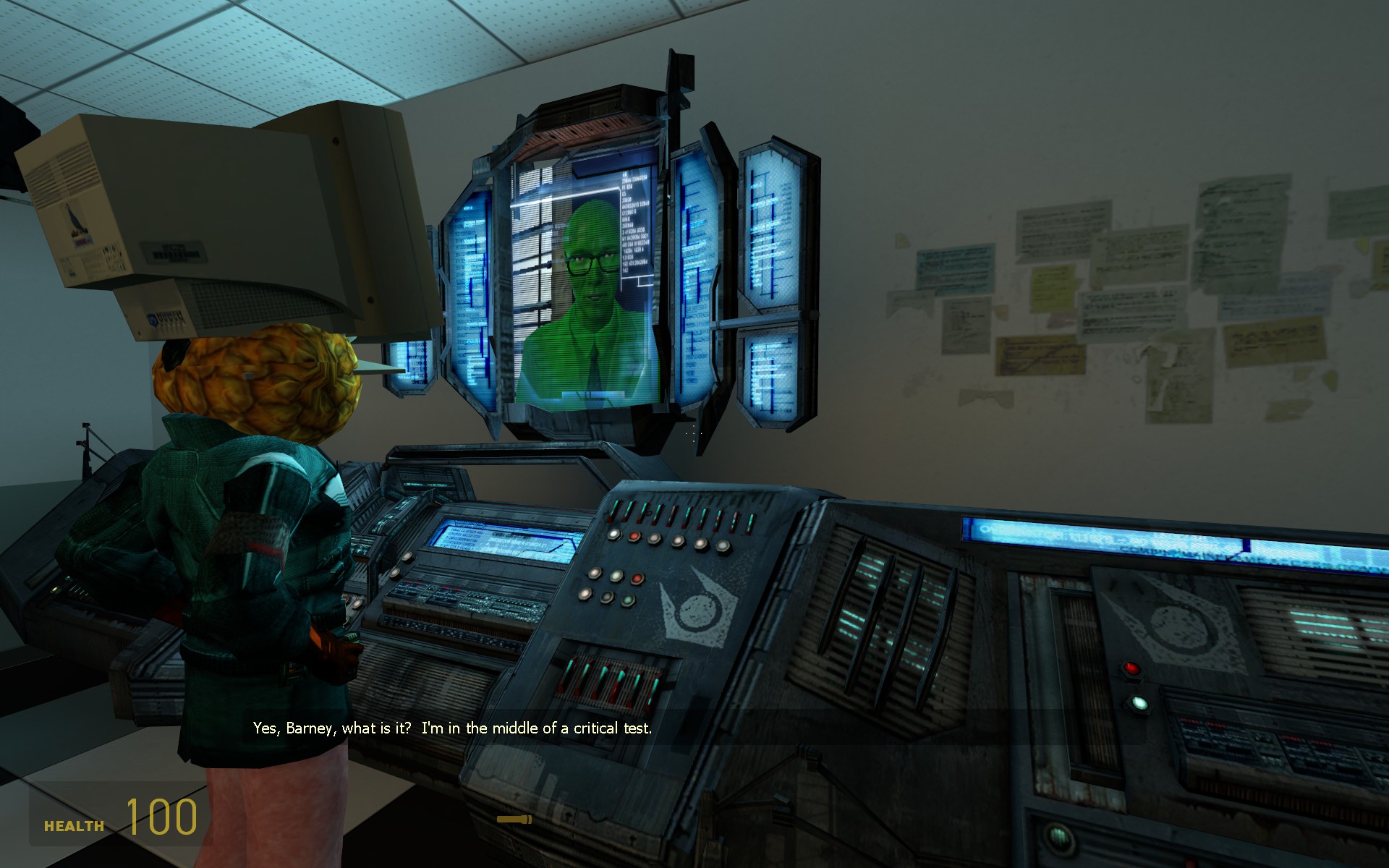Click the flashlight indicator at screen bottom

[515, 820]
